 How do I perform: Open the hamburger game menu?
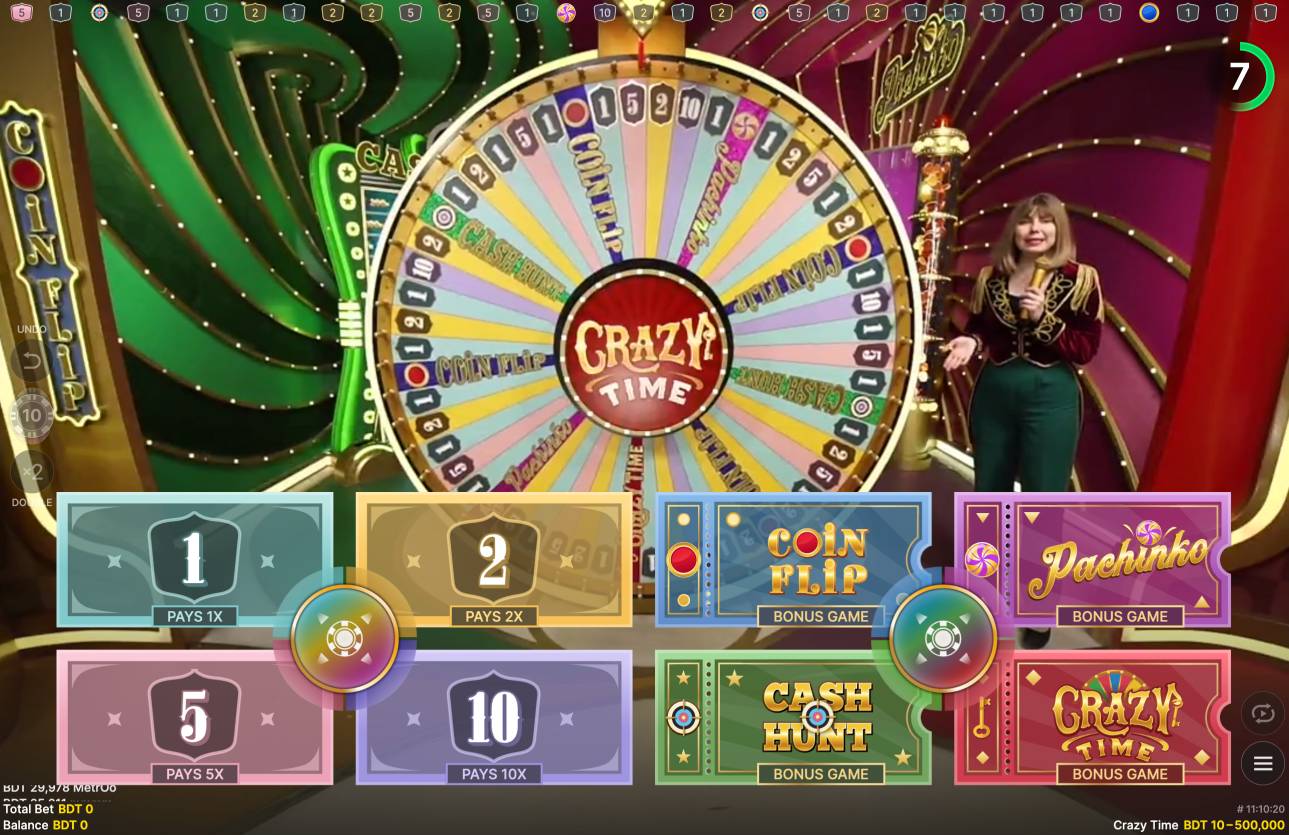[x=1262, y=763]
